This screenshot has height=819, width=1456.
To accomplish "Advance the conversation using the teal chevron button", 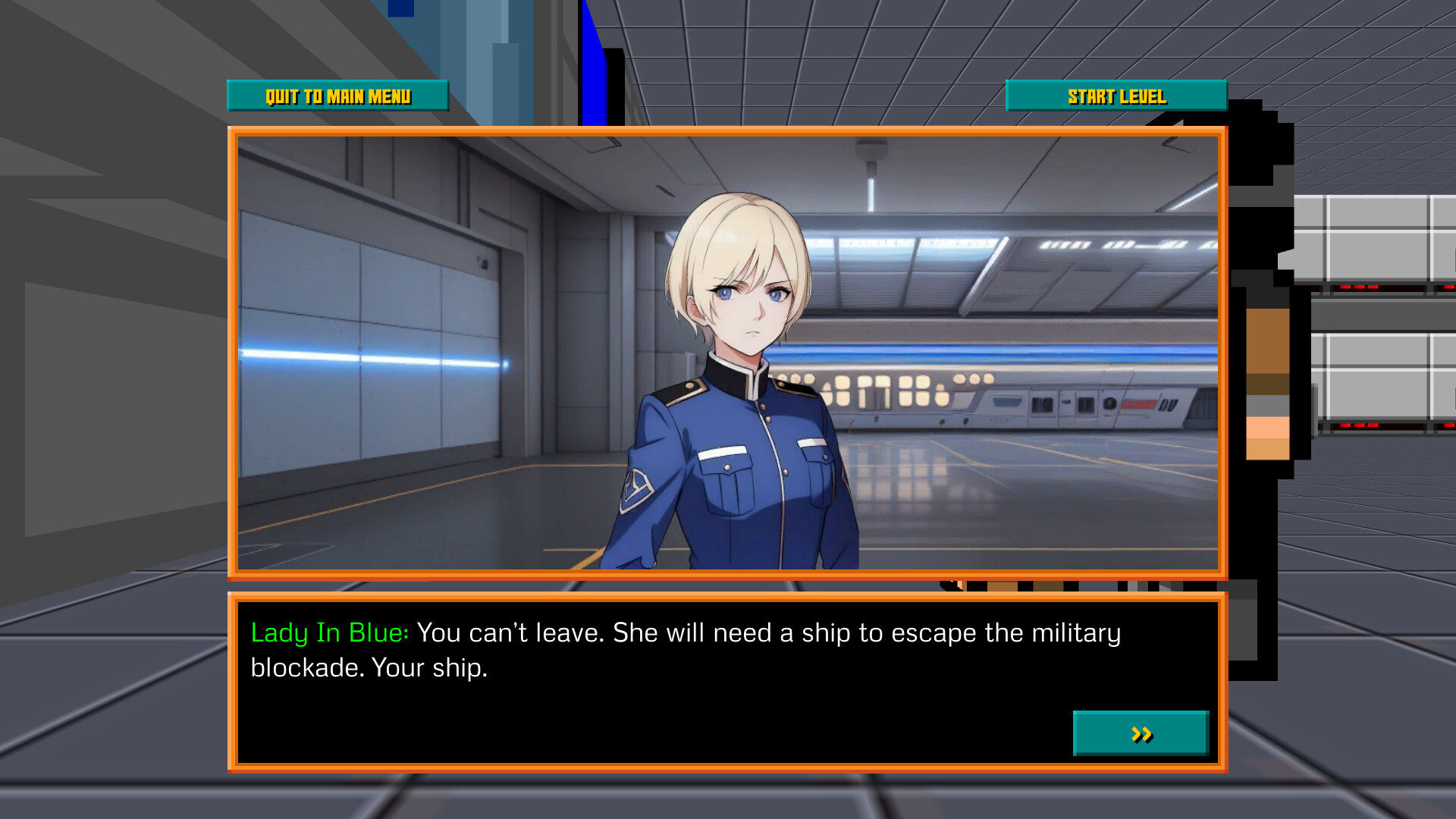I will coord(1141,734).
